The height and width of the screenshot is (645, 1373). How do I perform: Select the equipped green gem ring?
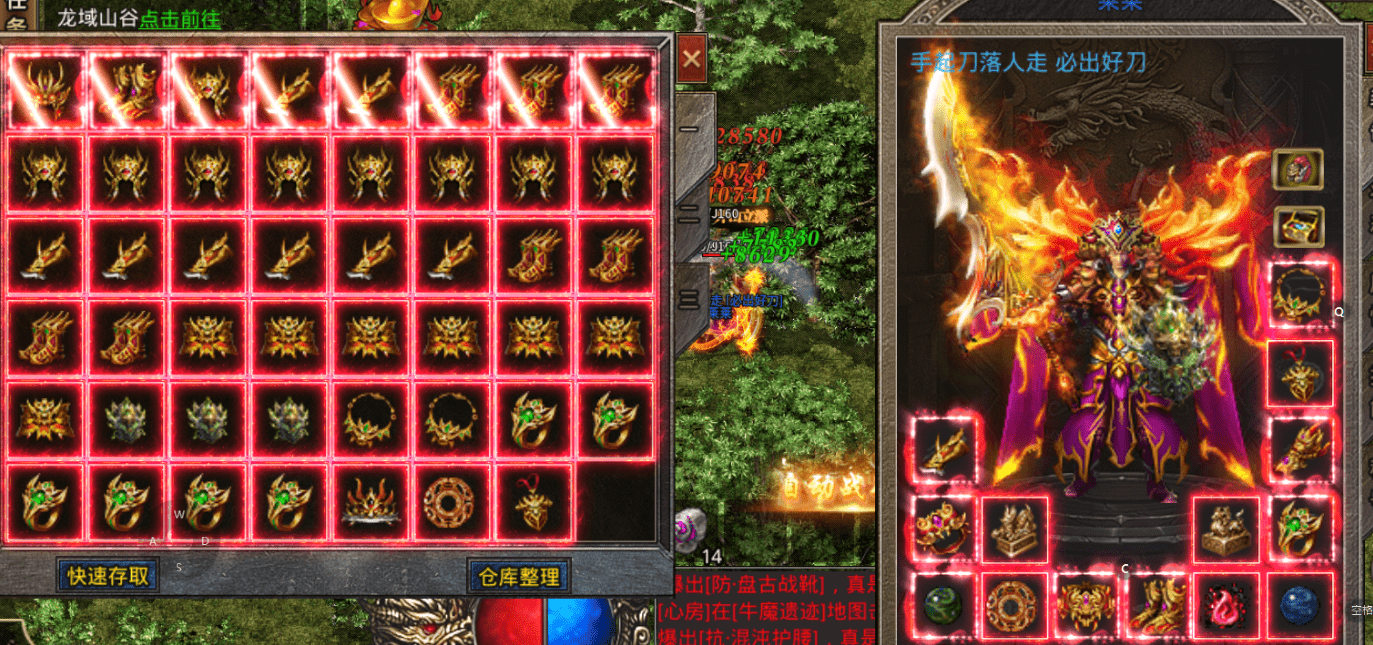(x=1300, y=528)
